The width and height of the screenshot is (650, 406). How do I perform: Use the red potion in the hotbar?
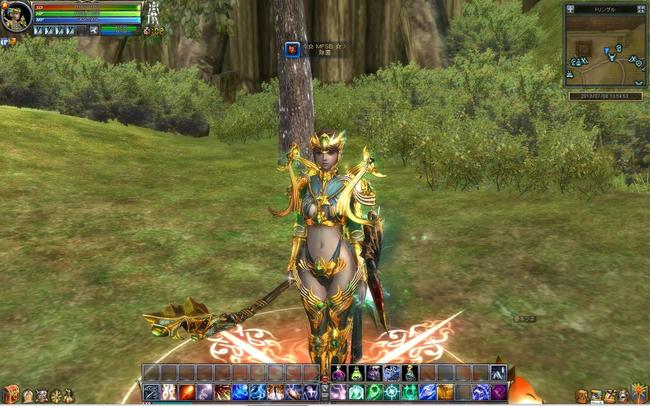tap(338, 373)
